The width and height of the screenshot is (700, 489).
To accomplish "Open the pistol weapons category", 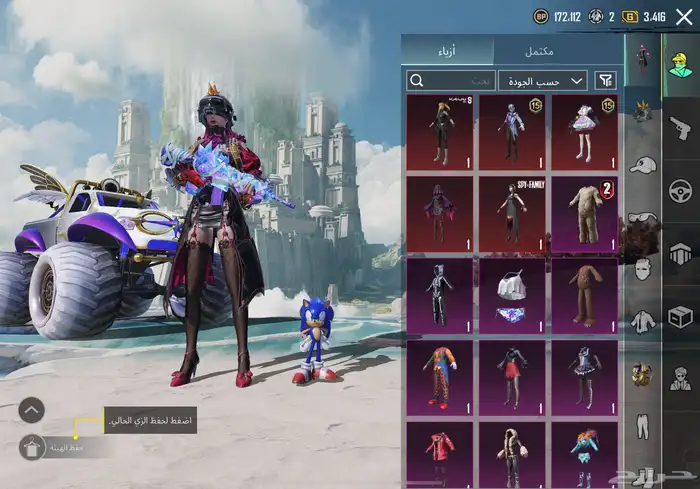I will pyautogui.click(x=681, y=127).
